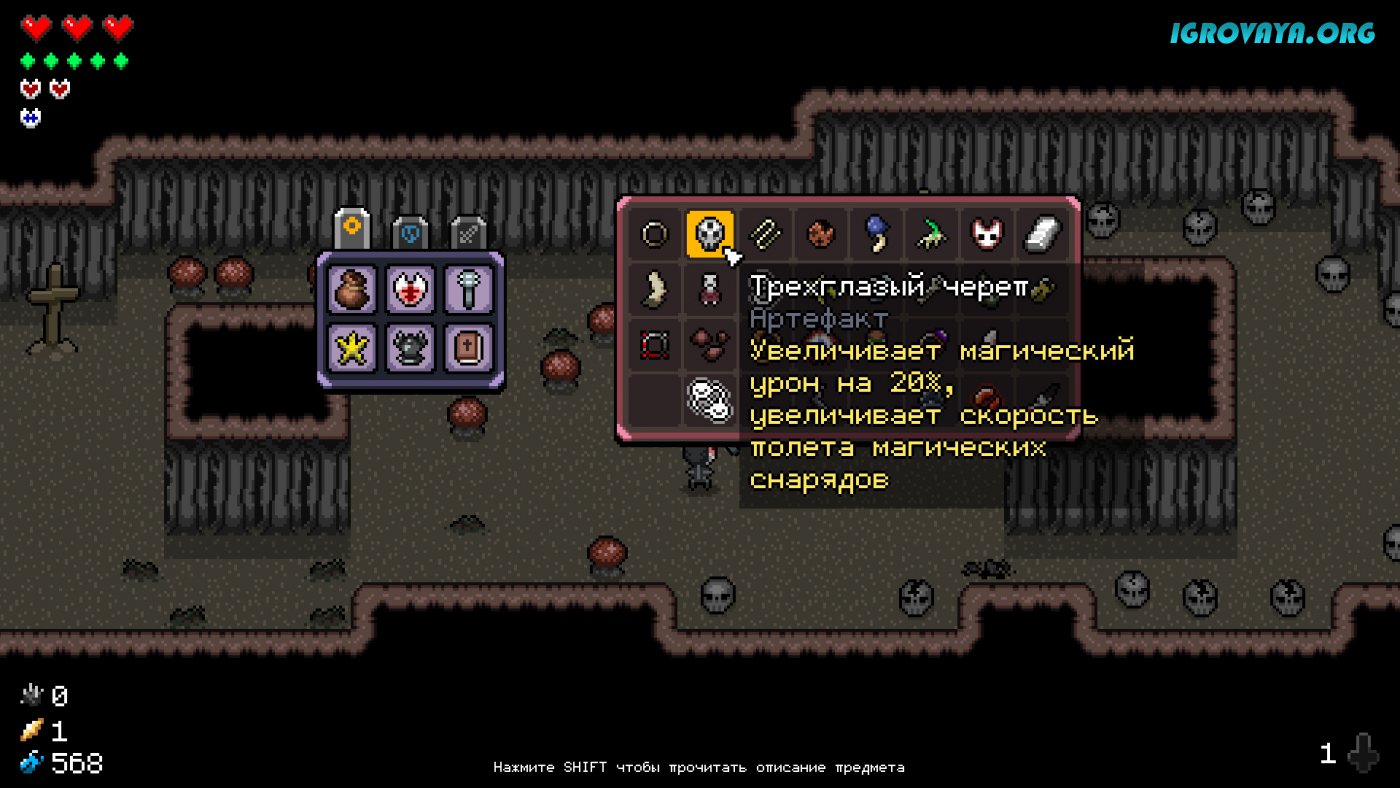
Task: Select the white skull pile item
Action: point(709,400)
